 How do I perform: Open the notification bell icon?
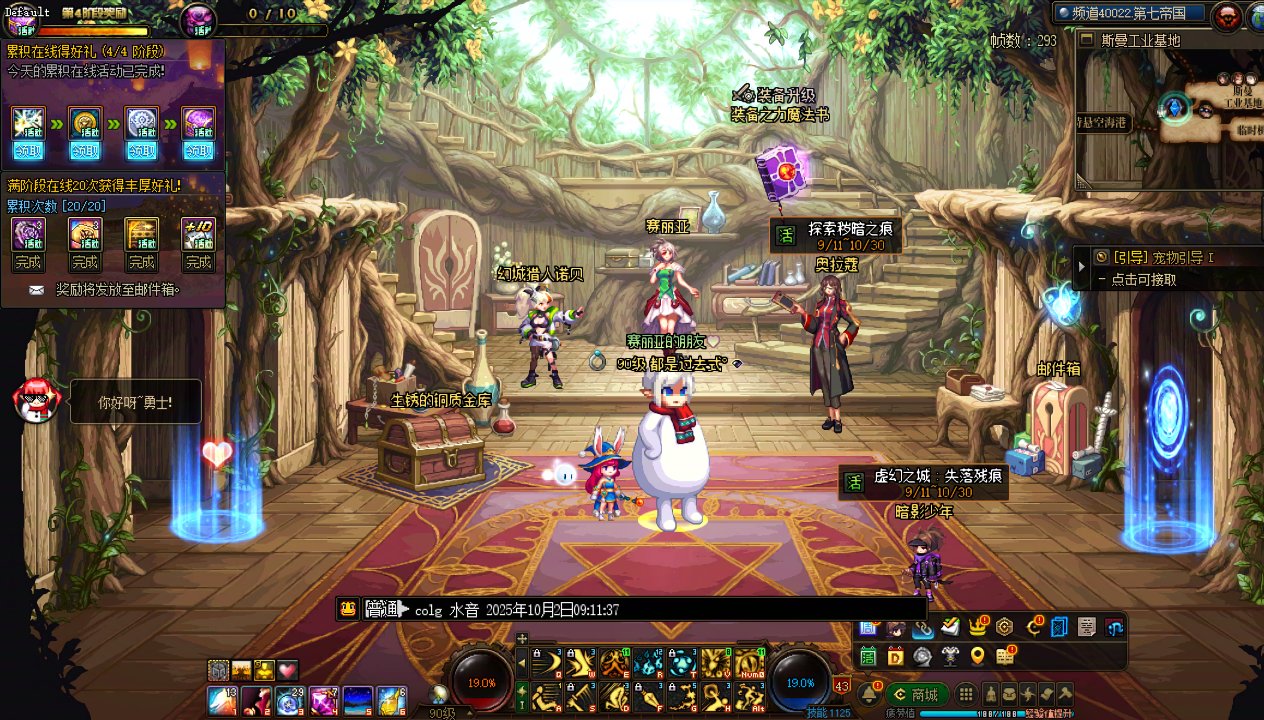click(868, 694)
